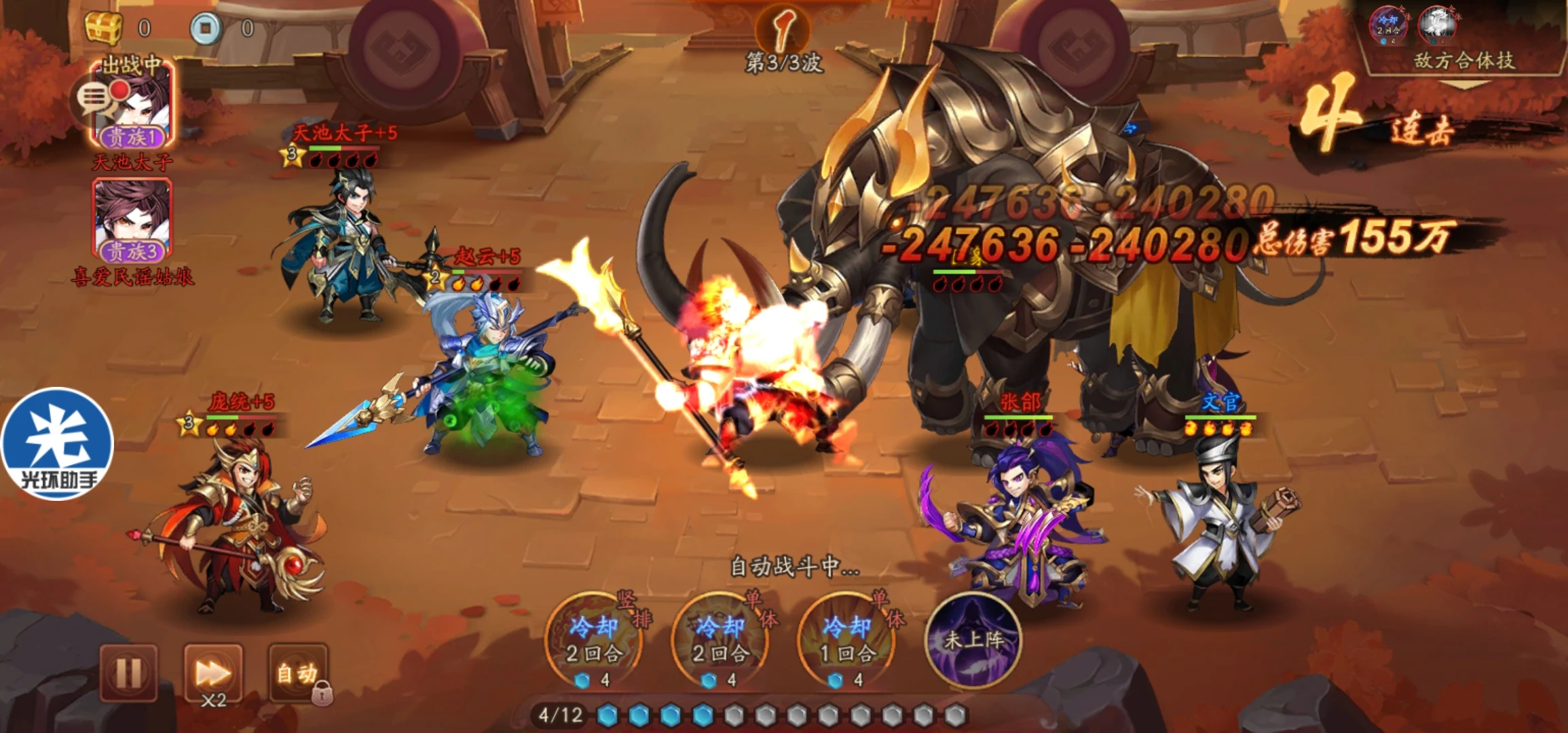Toggle the X2 battle speed button
This screenshot has height=733, width=1568.
213,674
